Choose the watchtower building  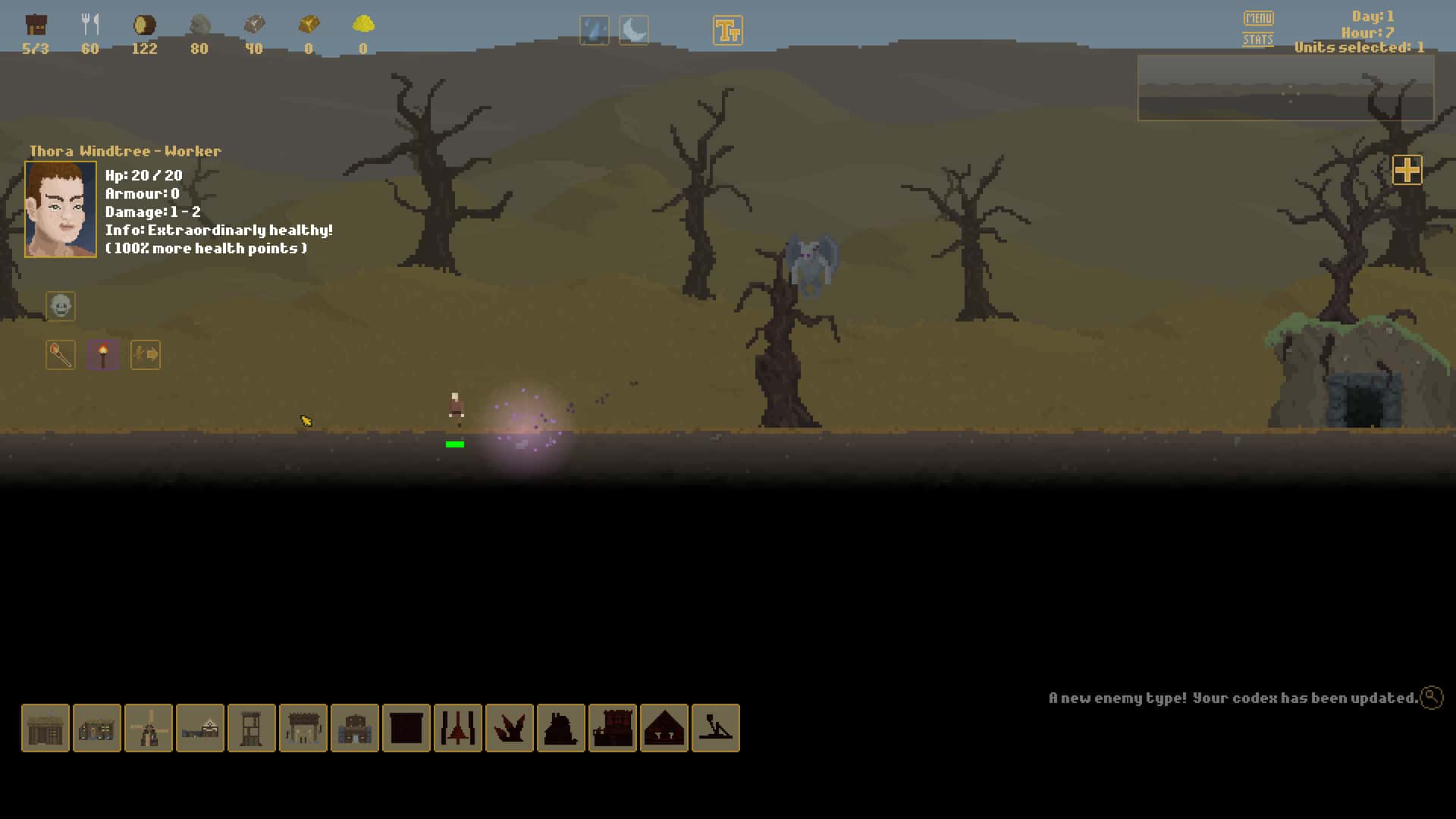tap(252, 728)
